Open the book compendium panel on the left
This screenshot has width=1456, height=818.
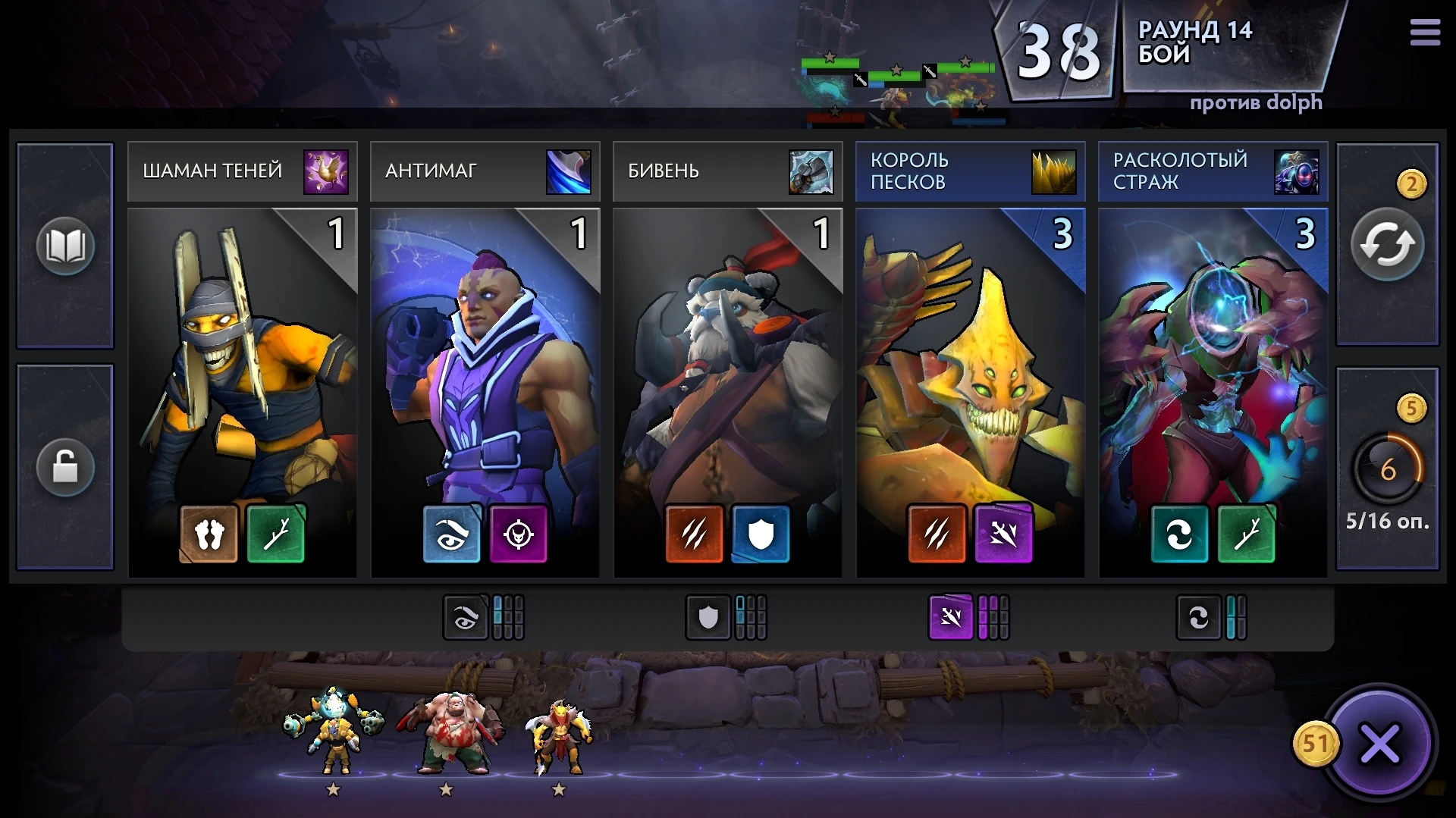click(64, 246)
